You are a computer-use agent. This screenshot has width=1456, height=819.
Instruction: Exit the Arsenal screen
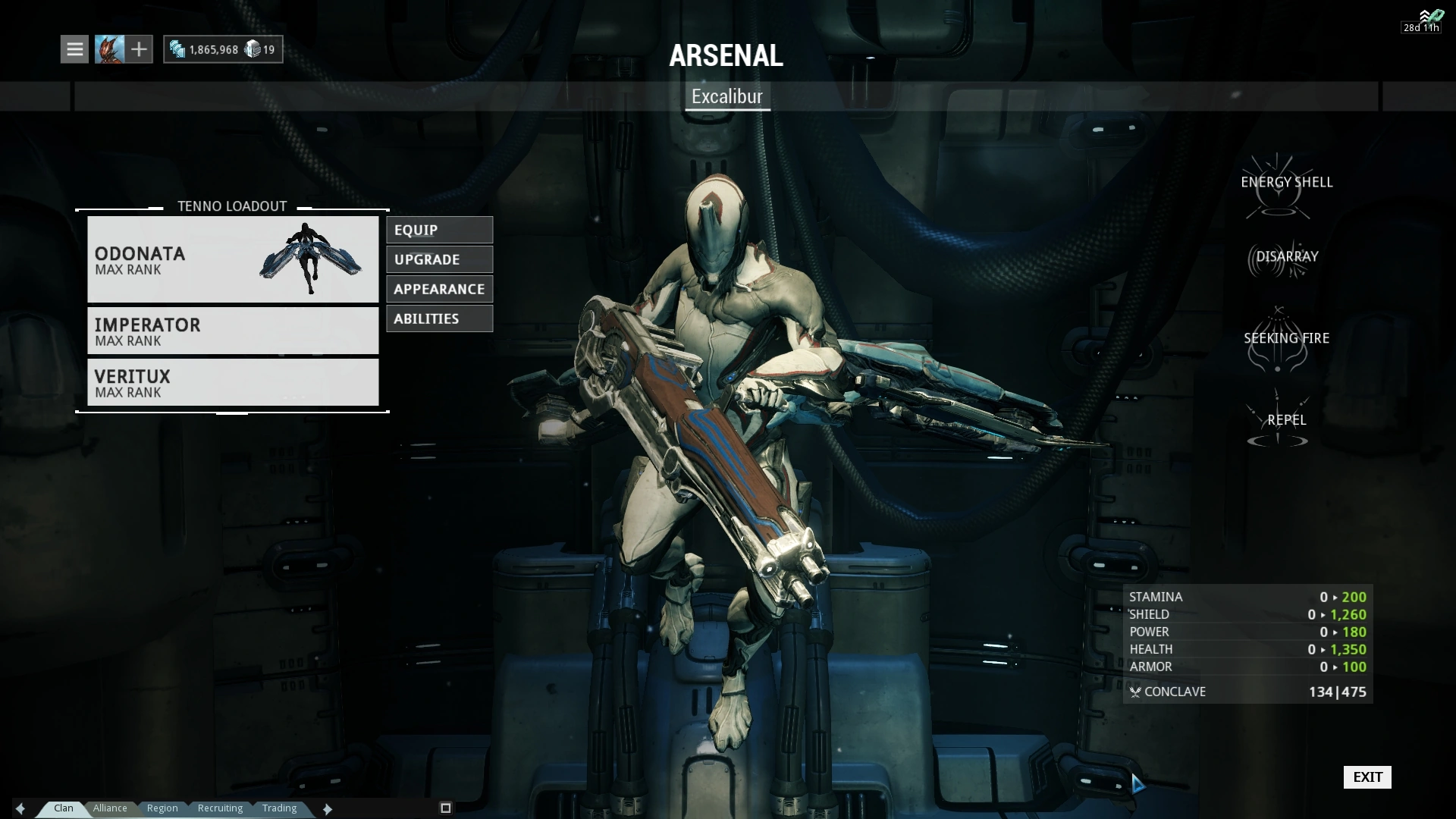pos(1367,777)
